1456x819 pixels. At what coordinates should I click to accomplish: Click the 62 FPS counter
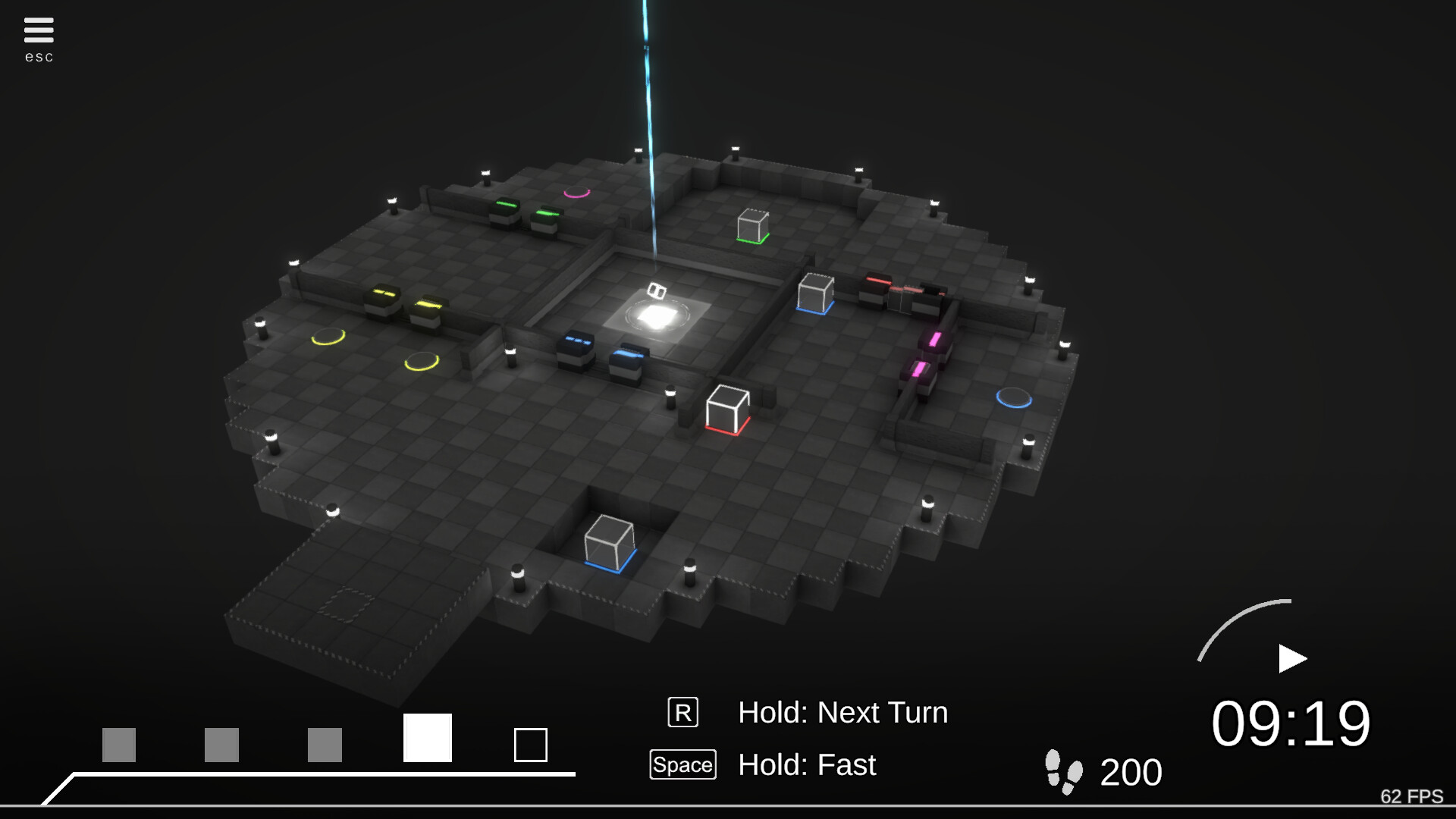[1411, 797]
